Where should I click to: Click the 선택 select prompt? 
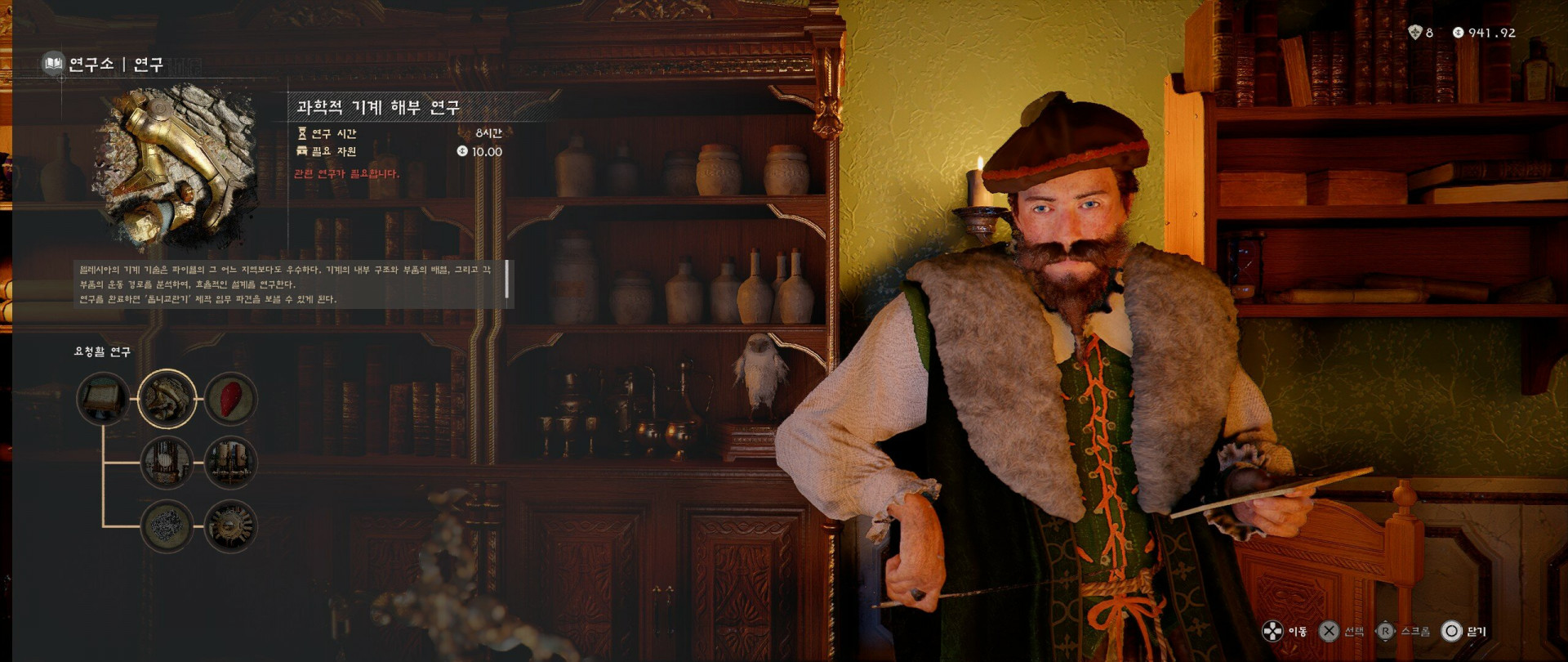[1342, 631]
